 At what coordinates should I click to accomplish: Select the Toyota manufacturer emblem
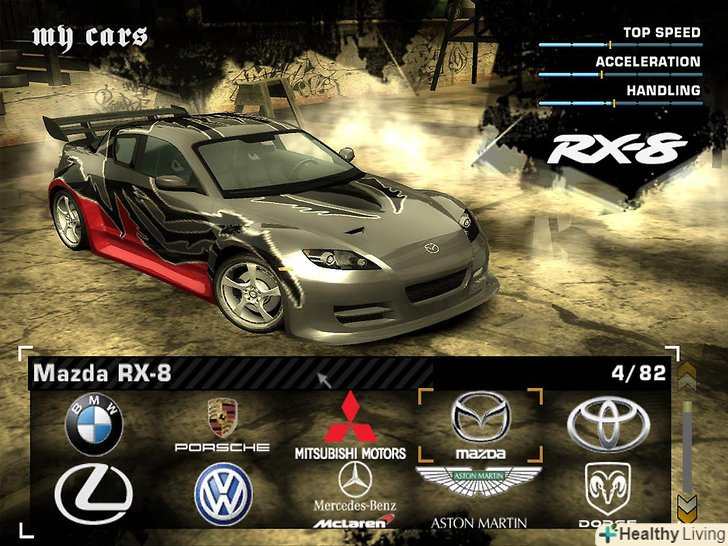tap(607, 424)
